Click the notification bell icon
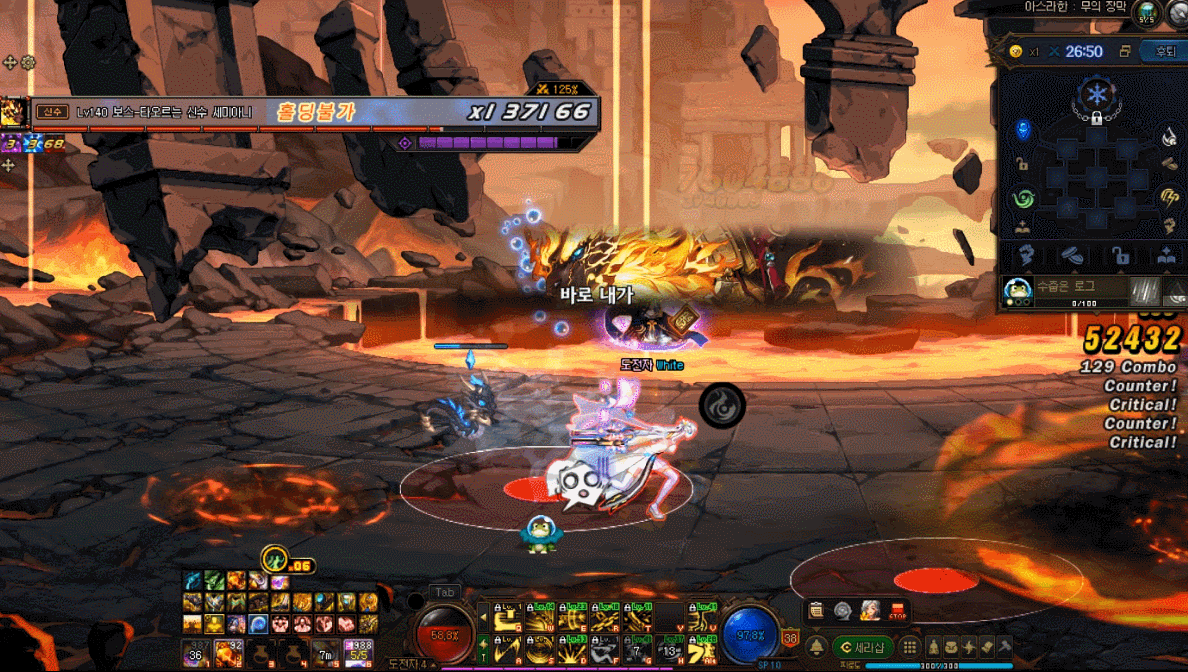1188x672 pixels. 817,647
